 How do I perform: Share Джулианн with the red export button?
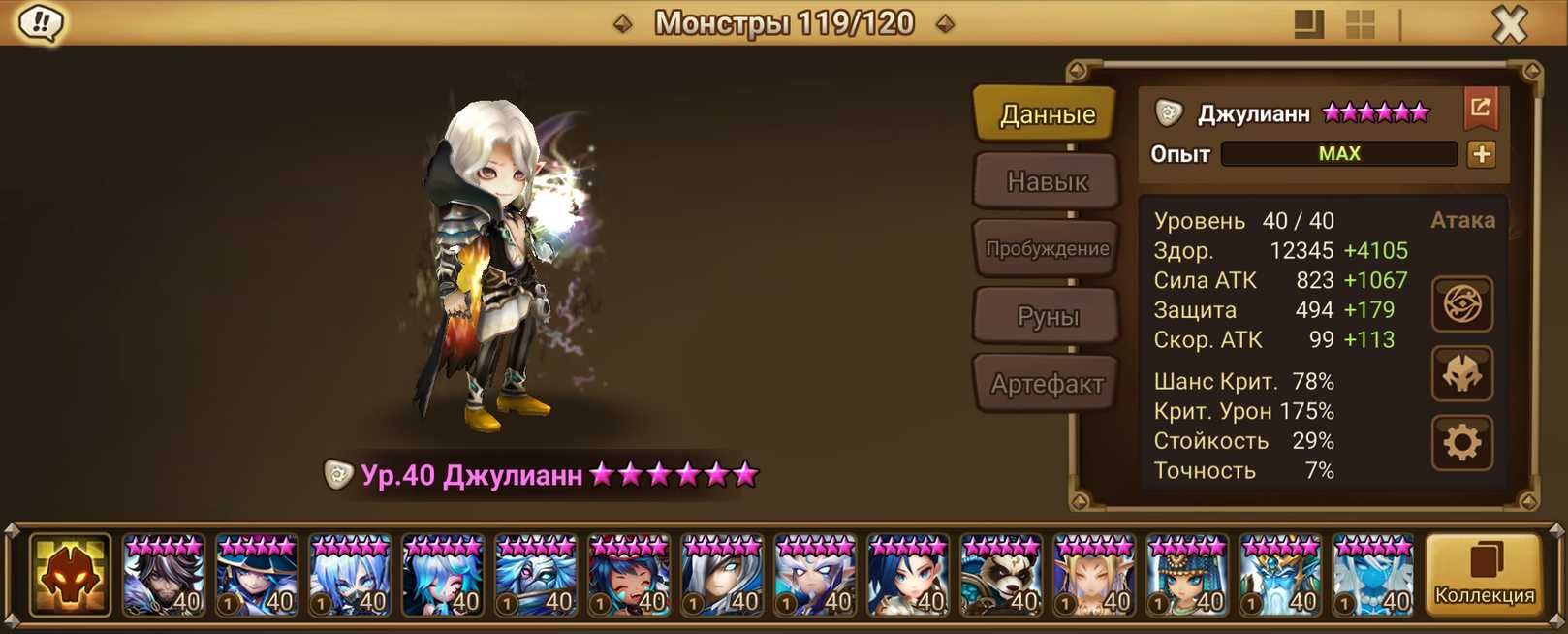(1480, 109)
